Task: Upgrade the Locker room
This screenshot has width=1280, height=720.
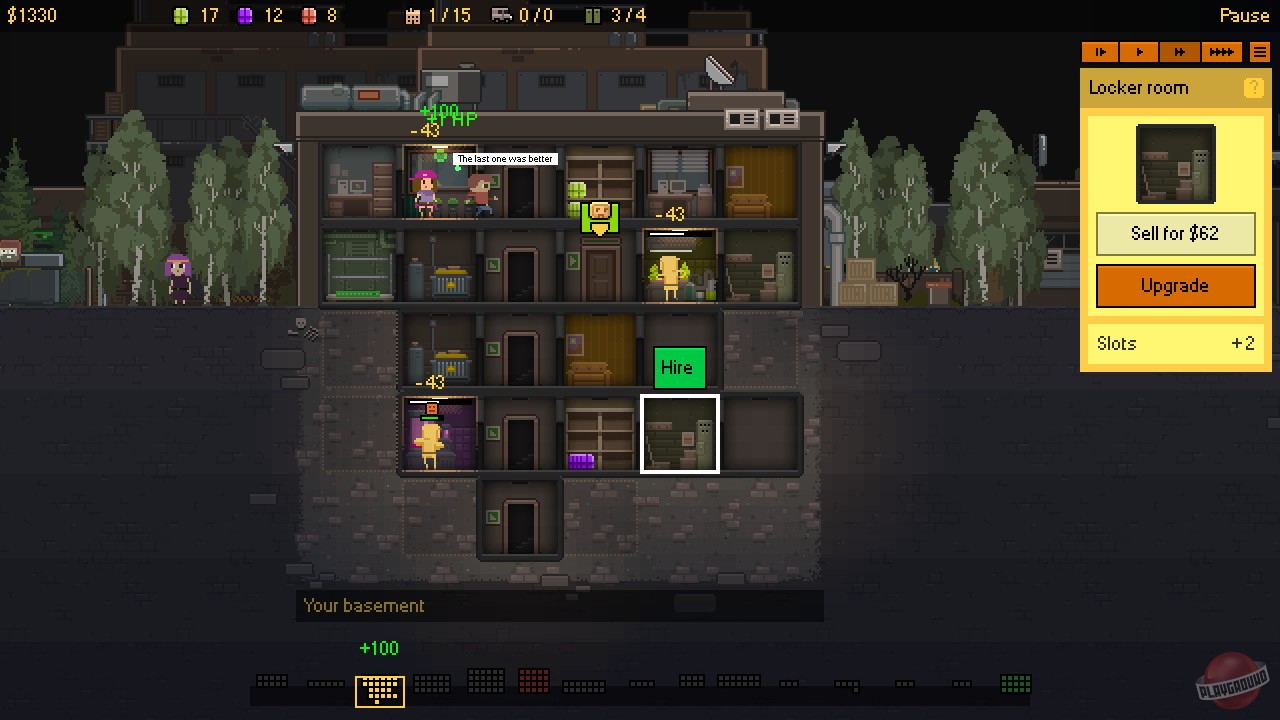Action: (1175, 286)
